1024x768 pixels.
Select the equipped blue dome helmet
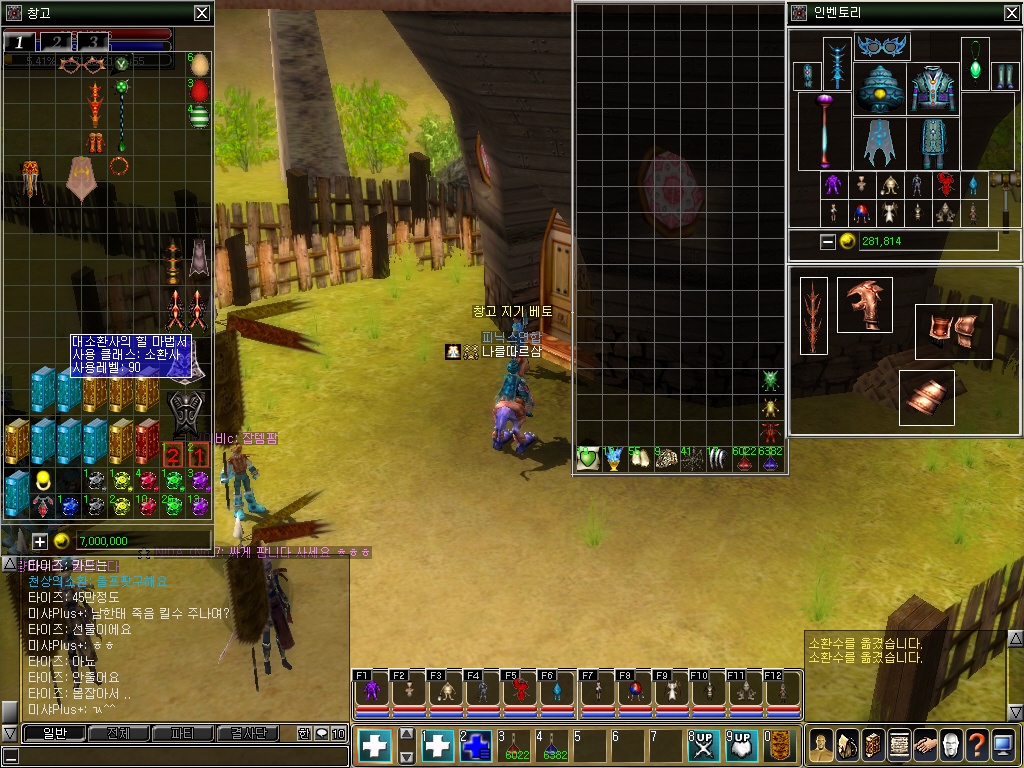click(x=881, y=89)
